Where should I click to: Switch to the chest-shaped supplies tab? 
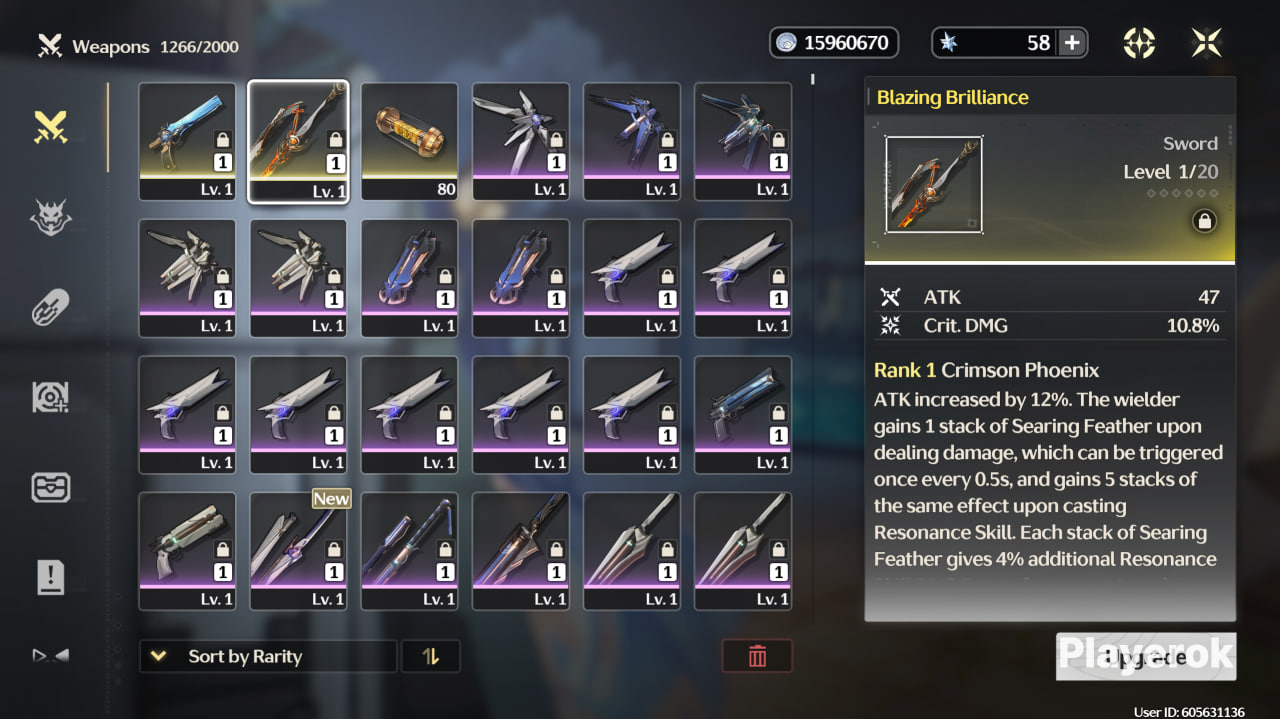tap(51, 487)
